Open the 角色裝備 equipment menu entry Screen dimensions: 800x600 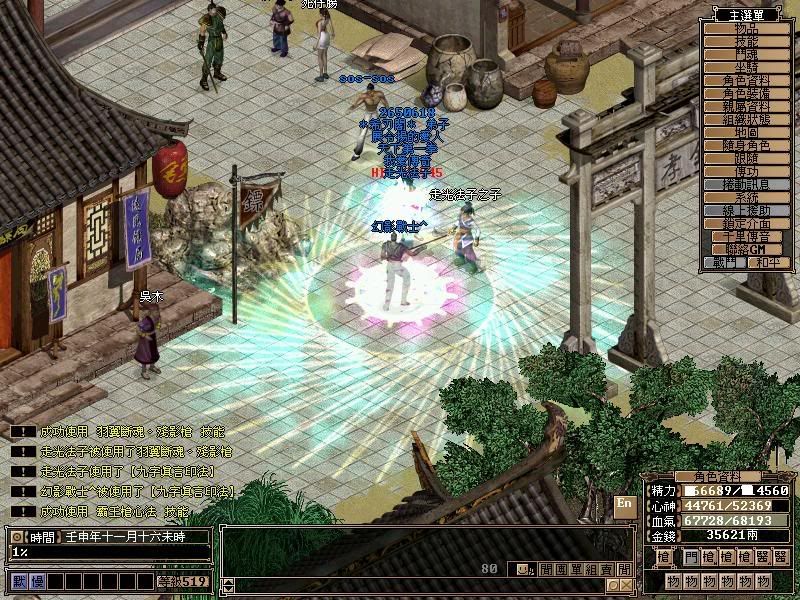(x=747, y=94)
